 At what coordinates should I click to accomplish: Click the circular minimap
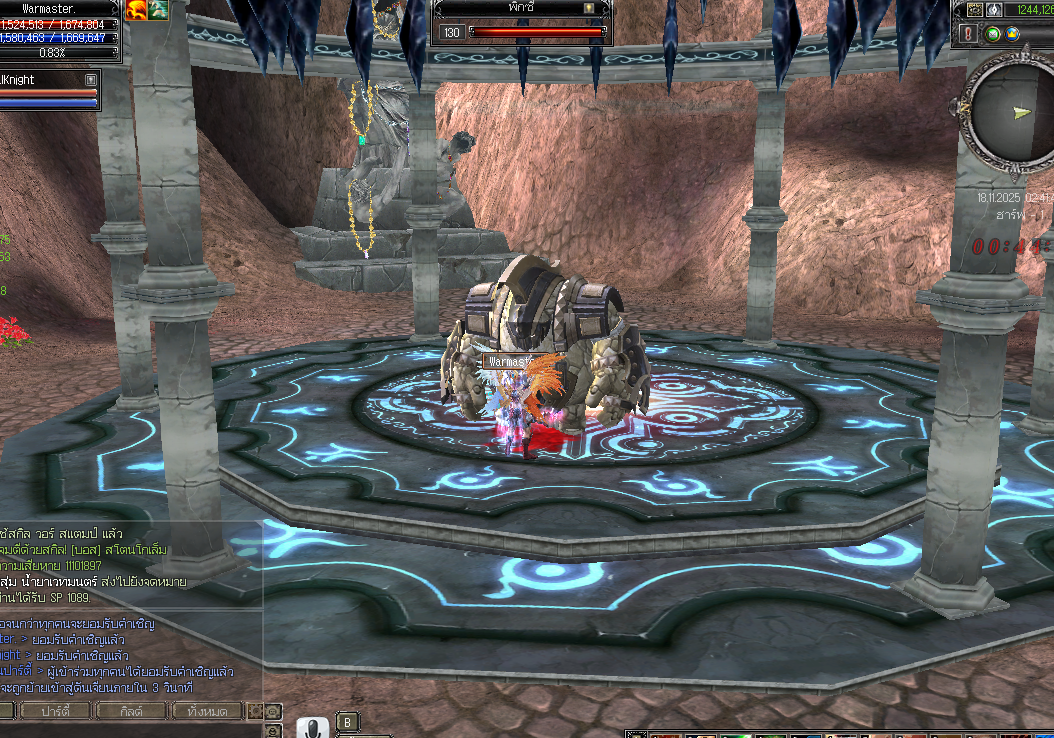(1010, 112)
